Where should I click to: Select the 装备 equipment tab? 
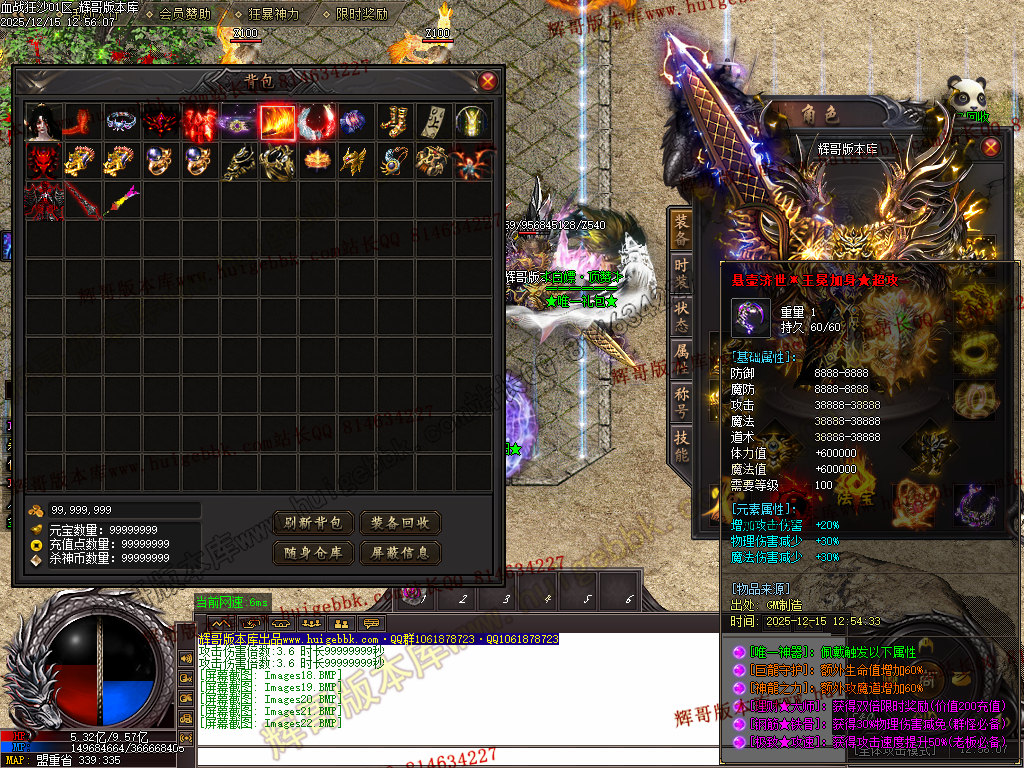681,229
